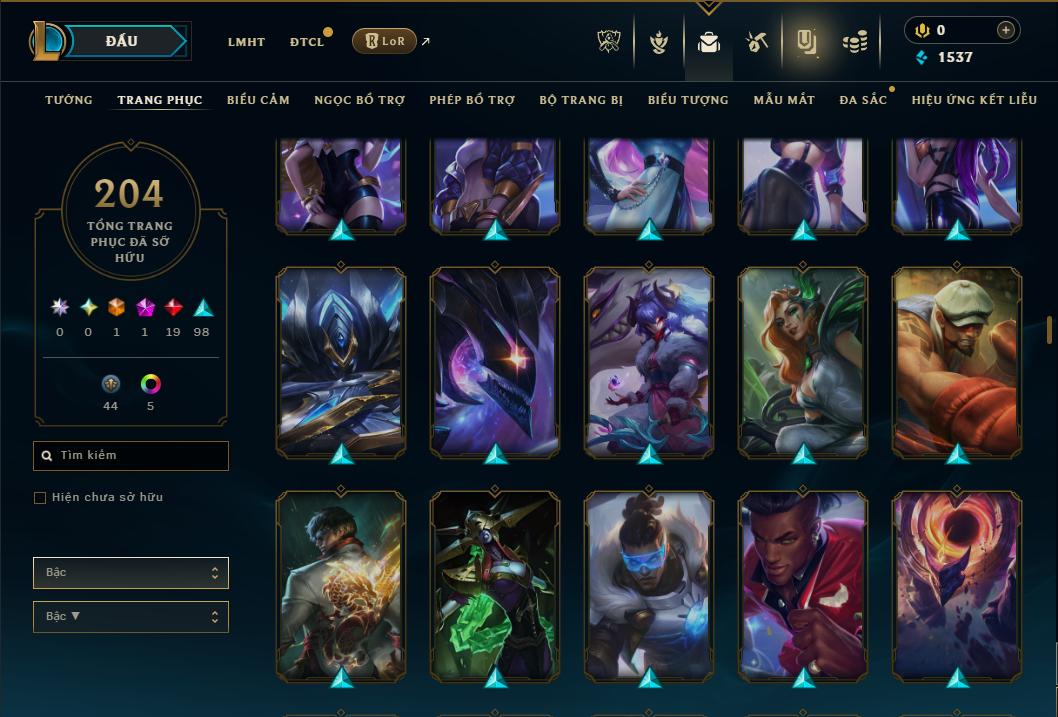
Task: Go to the NGỌC BỔ TRỢ tab
Action: pyautogui.click(x=359, y=100)
